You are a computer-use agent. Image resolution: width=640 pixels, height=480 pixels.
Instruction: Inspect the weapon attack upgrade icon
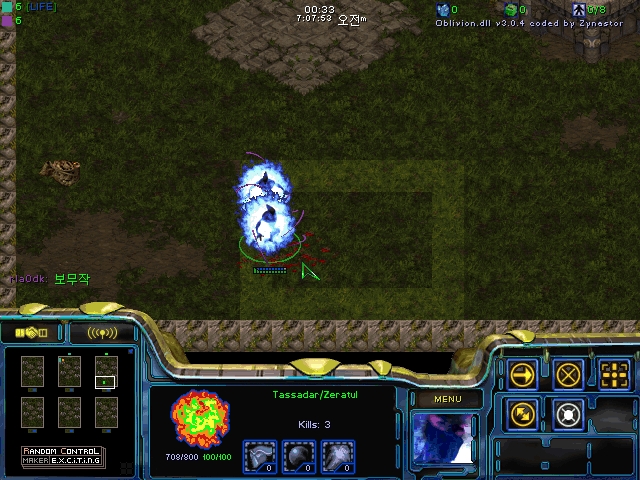(340, 456)
